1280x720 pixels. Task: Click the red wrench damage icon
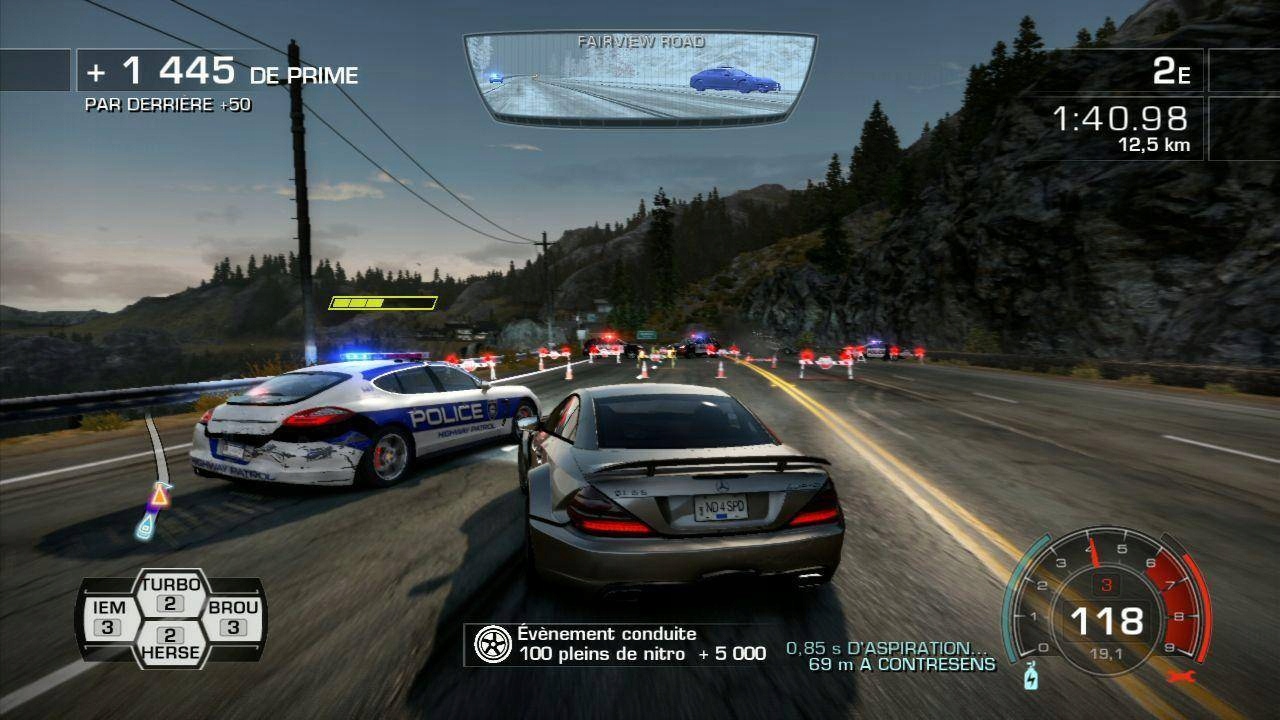[x=1180, y=676]
